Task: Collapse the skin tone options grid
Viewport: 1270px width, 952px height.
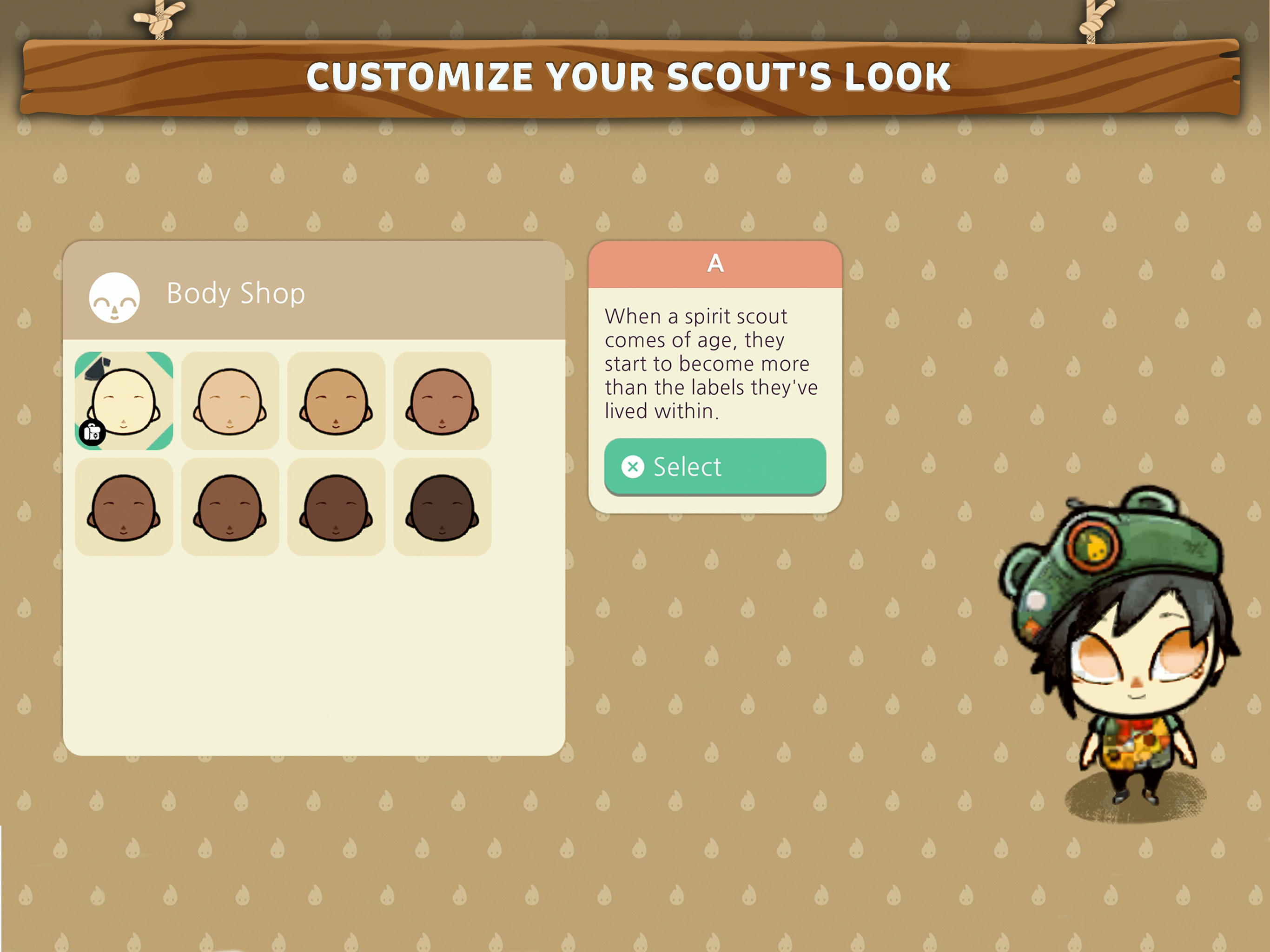Action: (x=316, y=454)
